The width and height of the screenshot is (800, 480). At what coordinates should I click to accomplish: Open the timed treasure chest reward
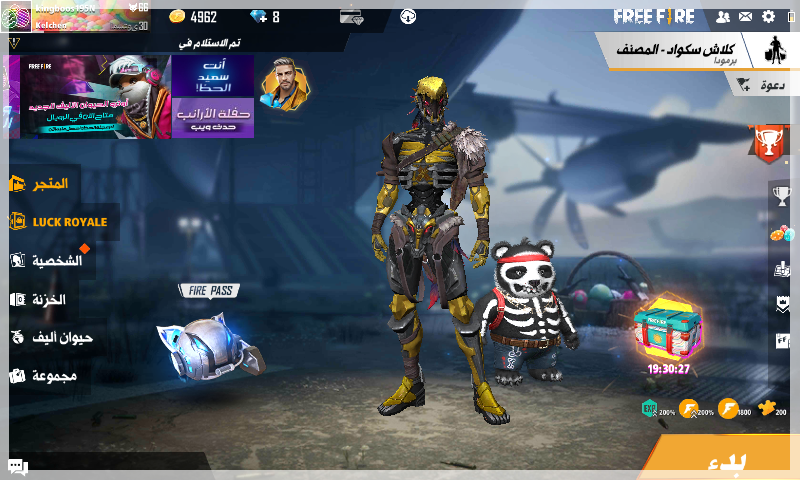668,329
